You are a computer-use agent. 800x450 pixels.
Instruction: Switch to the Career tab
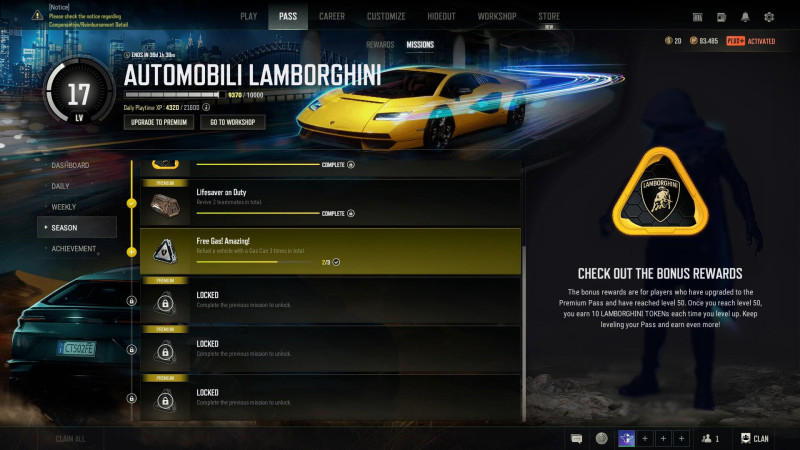click(x=333, y=16)
